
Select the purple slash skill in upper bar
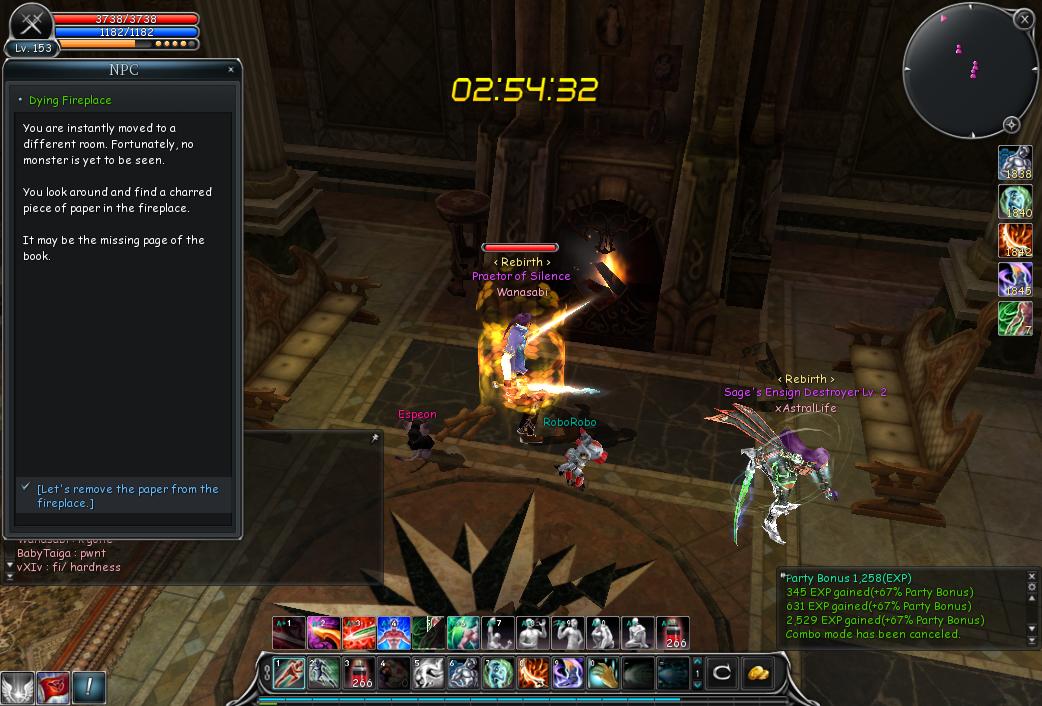(x=323, y=633)
